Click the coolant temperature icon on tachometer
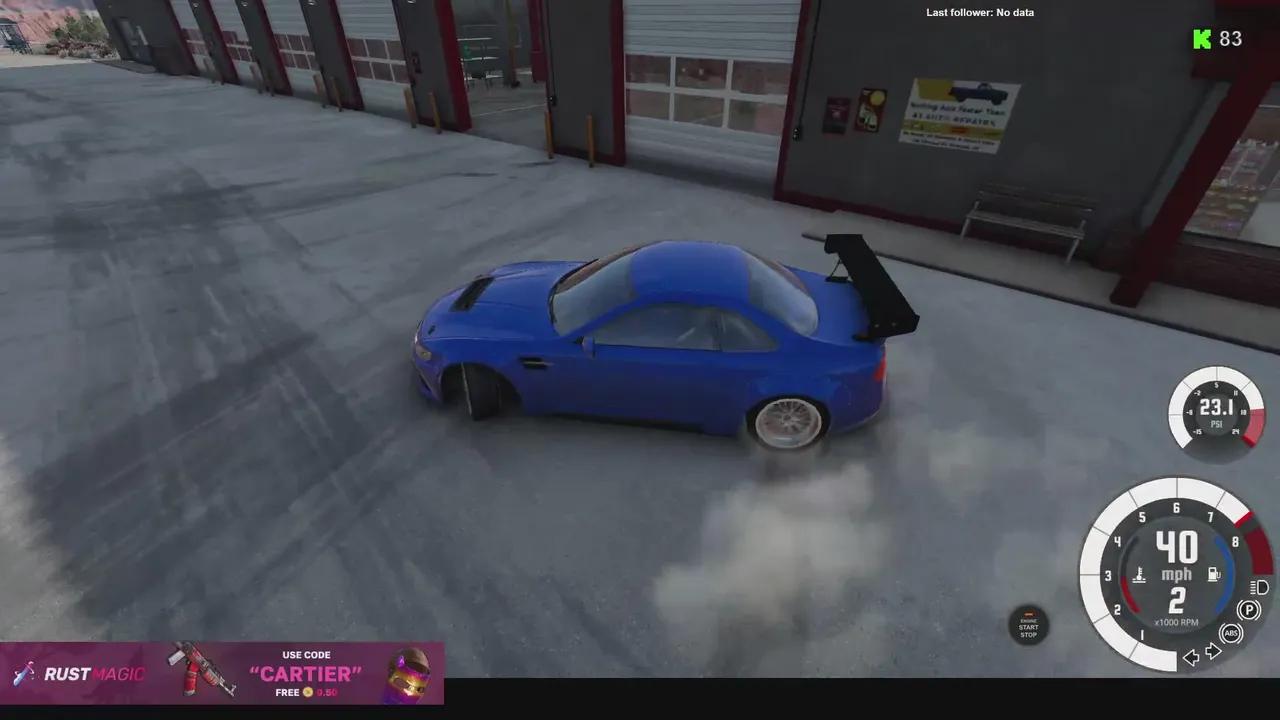The image size is (1280, 720). (x=1140, y=572)
